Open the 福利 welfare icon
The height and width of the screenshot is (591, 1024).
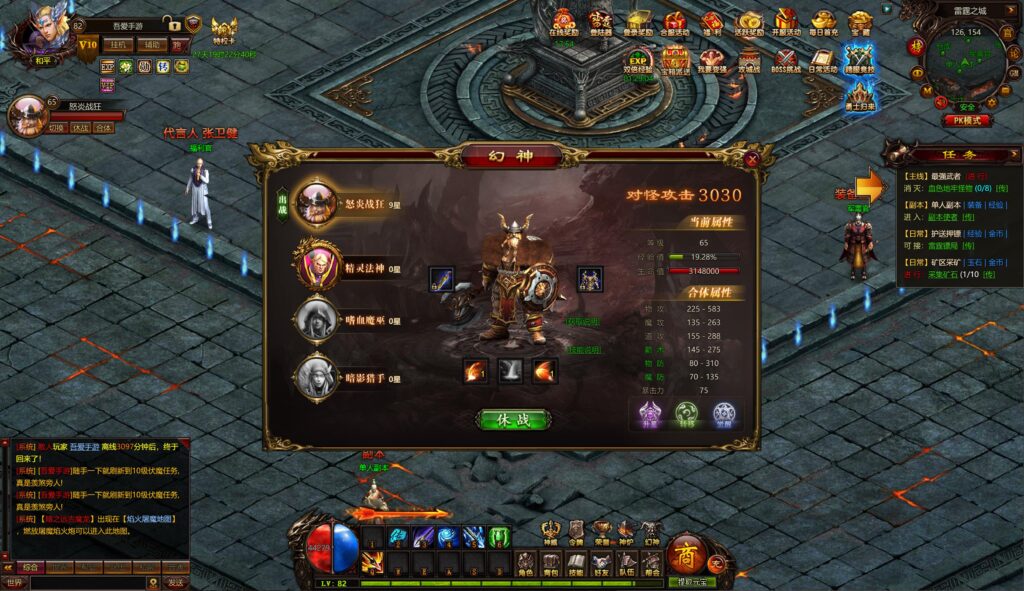click(711, 23)
